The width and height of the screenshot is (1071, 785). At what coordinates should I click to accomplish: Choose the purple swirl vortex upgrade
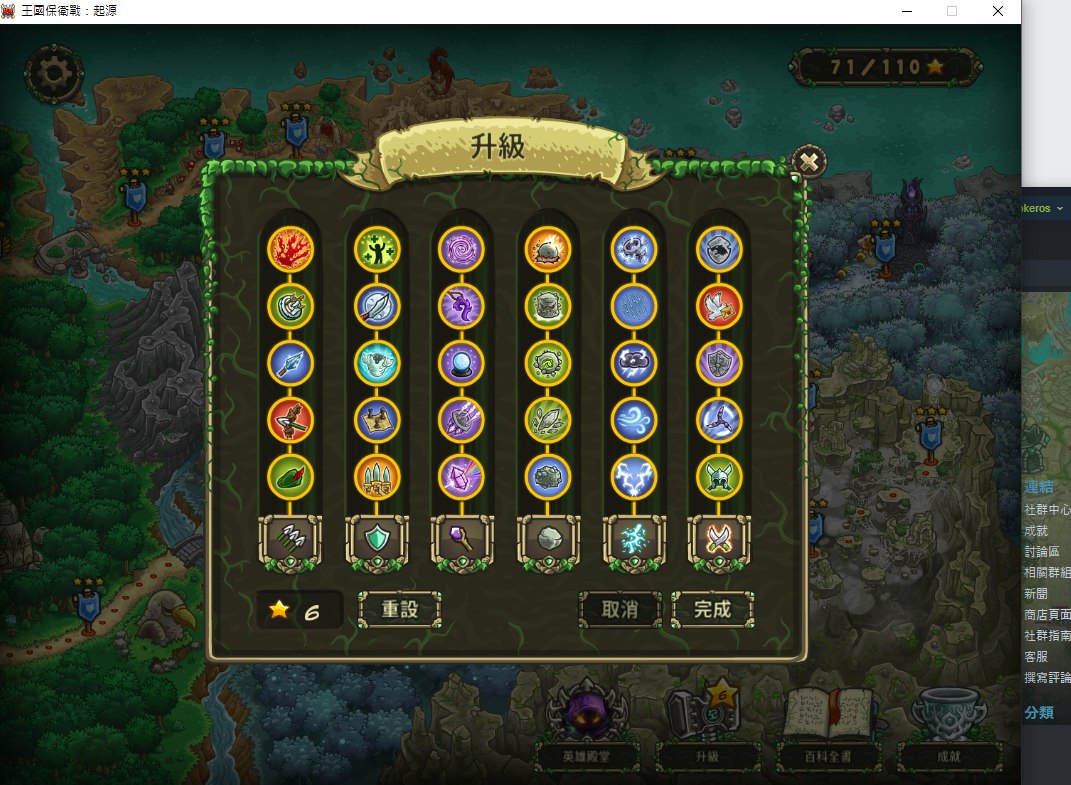click(x=461, y=249)
